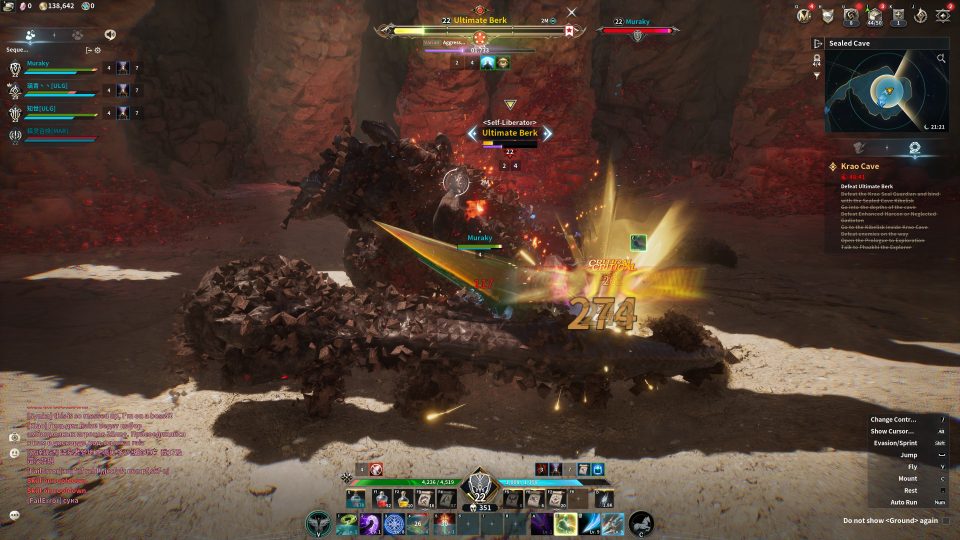Summon the mount with the horse icon

pos(641,523)
